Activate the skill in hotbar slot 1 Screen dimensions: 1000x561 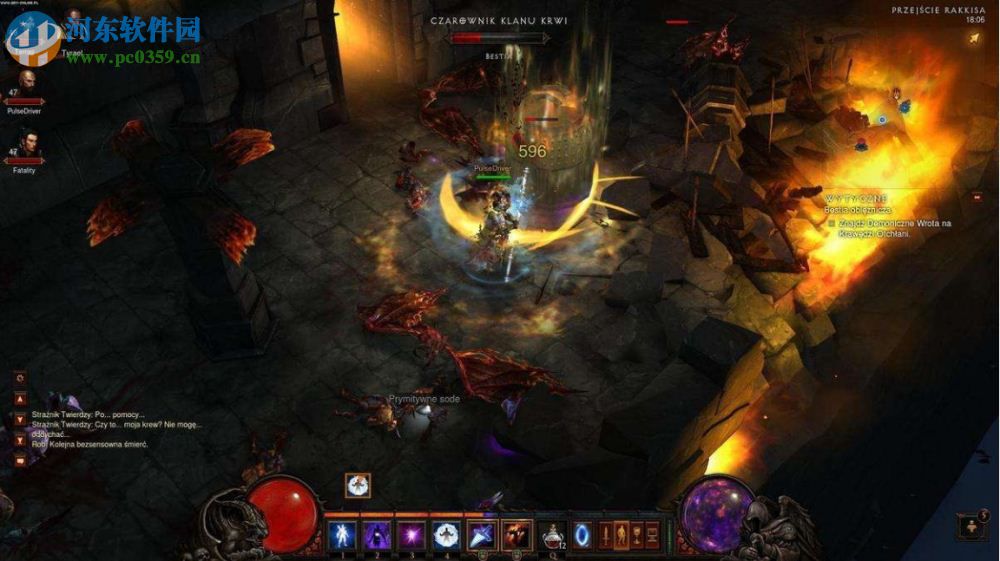point(341,534)
